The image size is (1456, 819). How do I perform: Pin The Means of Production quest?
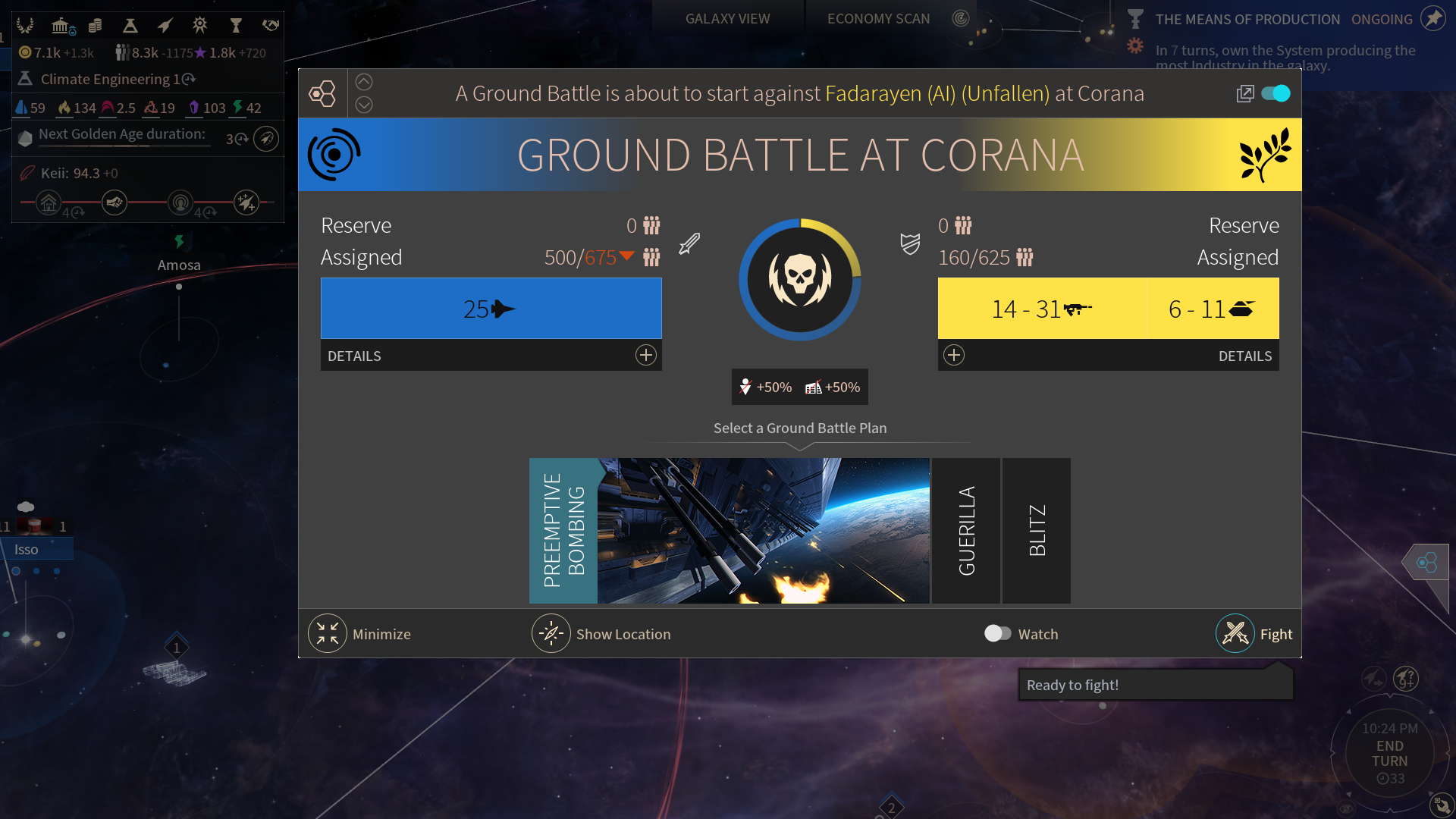click(1432, 19)
